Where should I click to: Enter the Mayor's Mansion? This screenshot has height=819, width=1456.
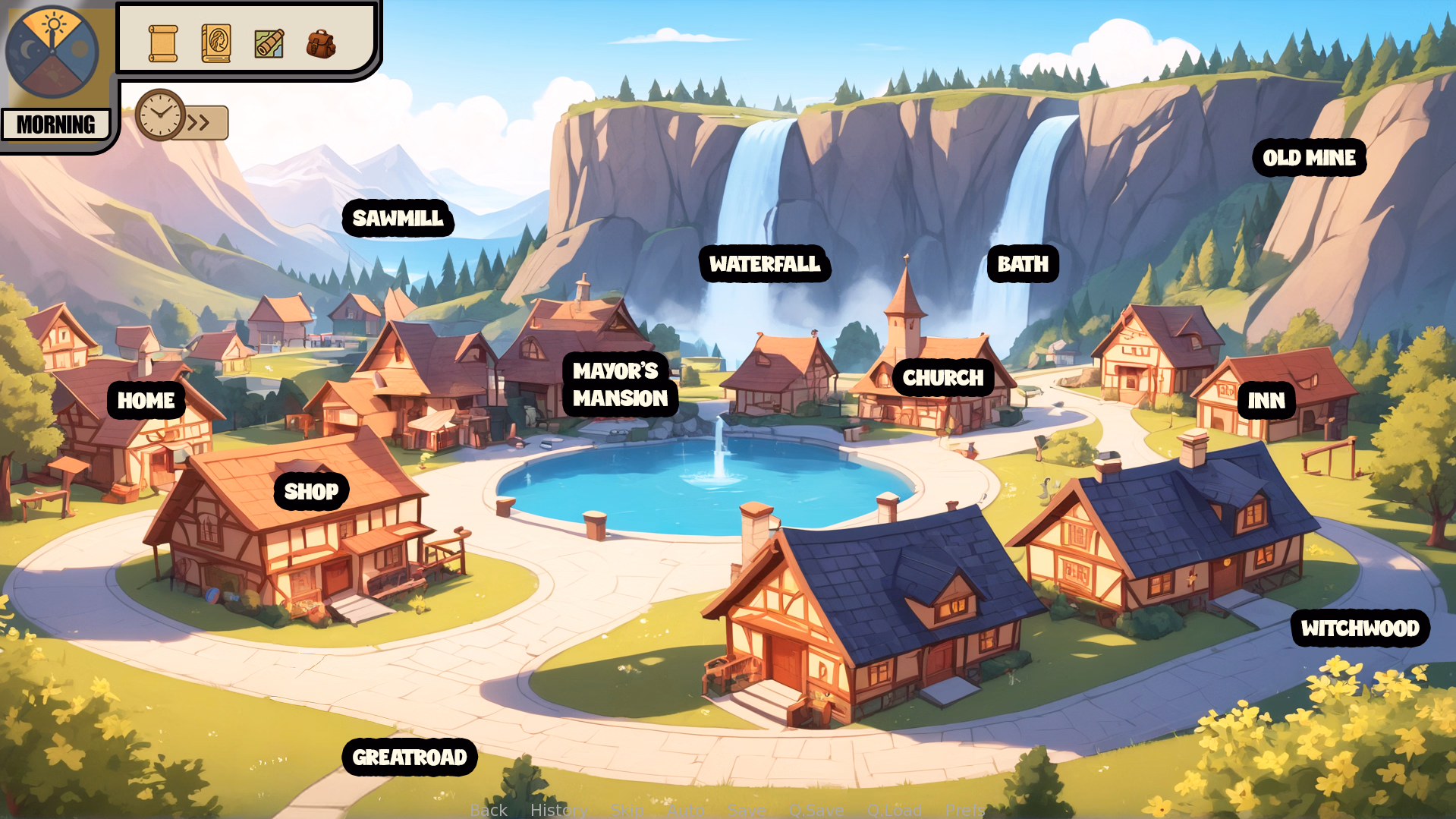point(620,385)
